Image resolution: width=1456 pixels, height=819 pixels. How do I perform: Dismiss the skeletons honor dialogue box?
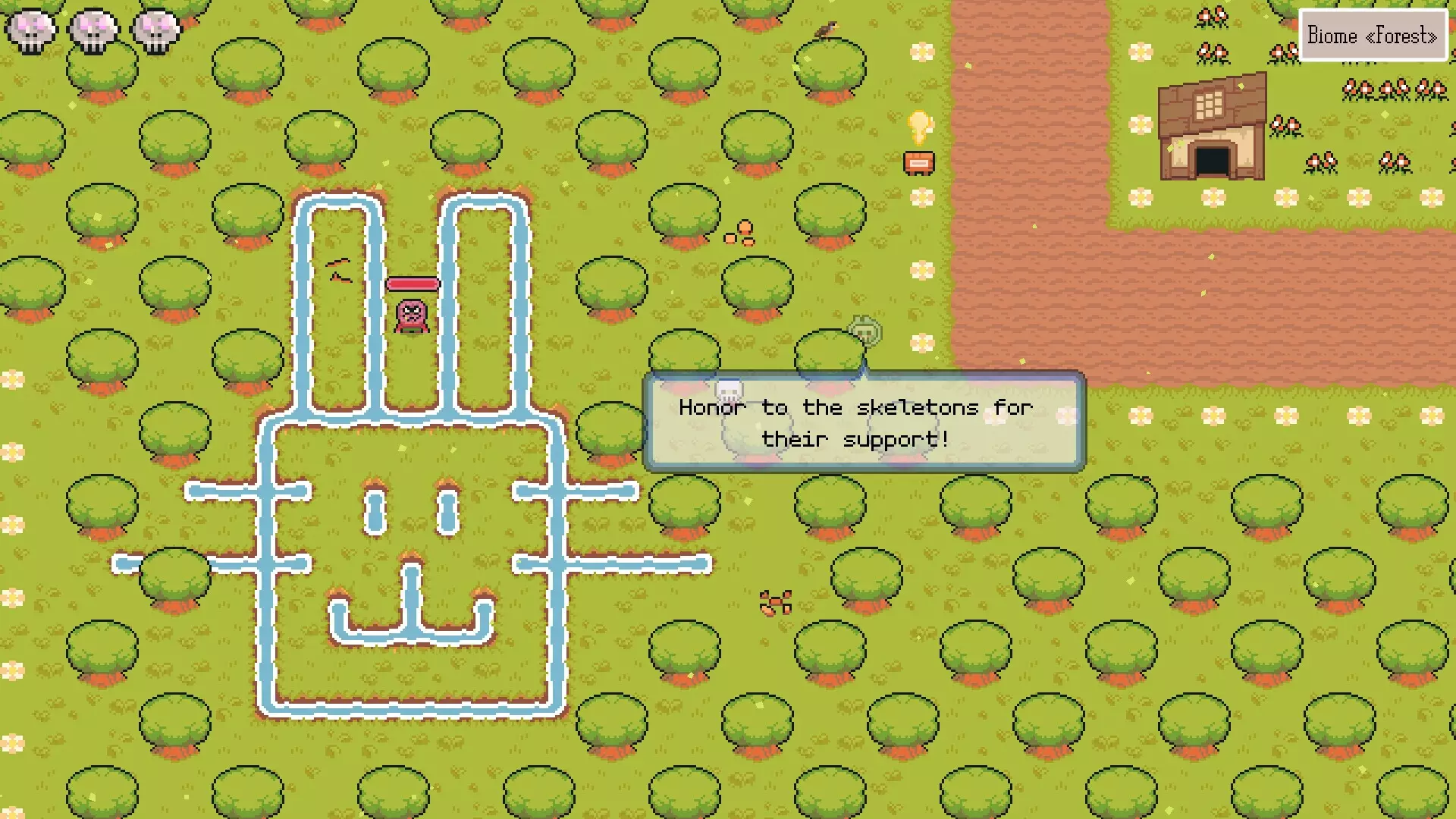coord(864,422)
